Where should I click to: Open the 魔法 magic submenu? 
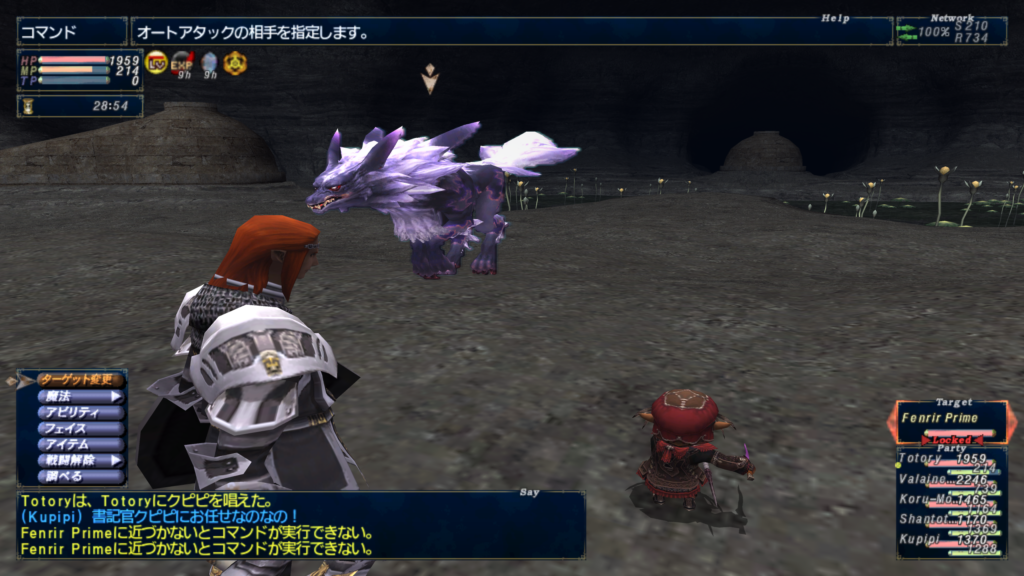click(79, 396)
